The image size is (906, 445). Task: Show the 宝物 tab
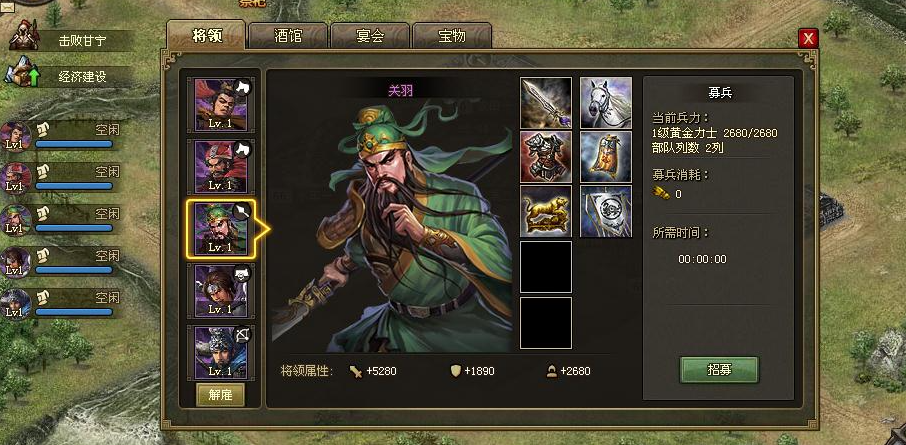click(451, 37)
